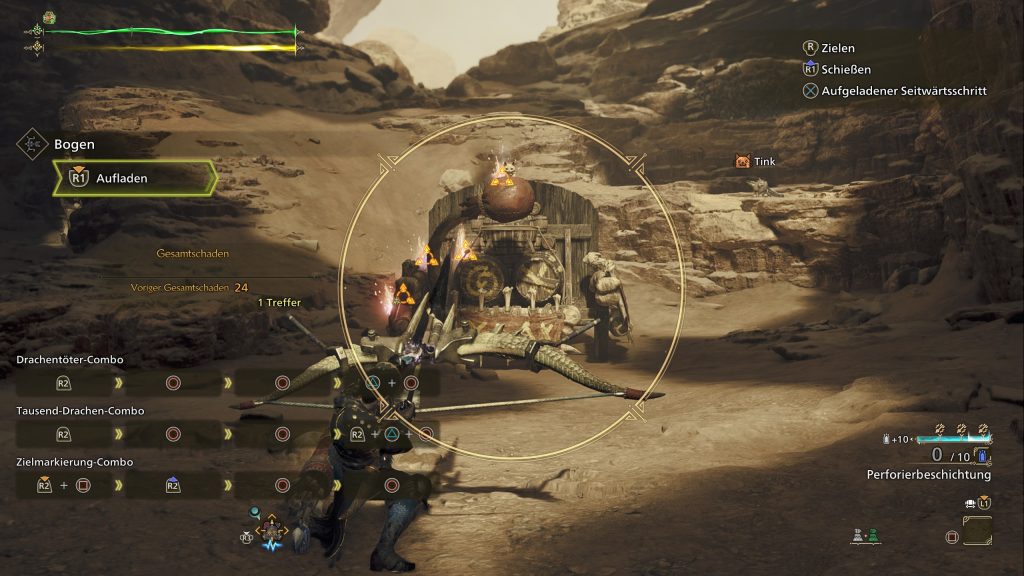Screen dimensions: 1024x576
Task: Select the Bogen weapon label
Action: click(x=74, y=144)
